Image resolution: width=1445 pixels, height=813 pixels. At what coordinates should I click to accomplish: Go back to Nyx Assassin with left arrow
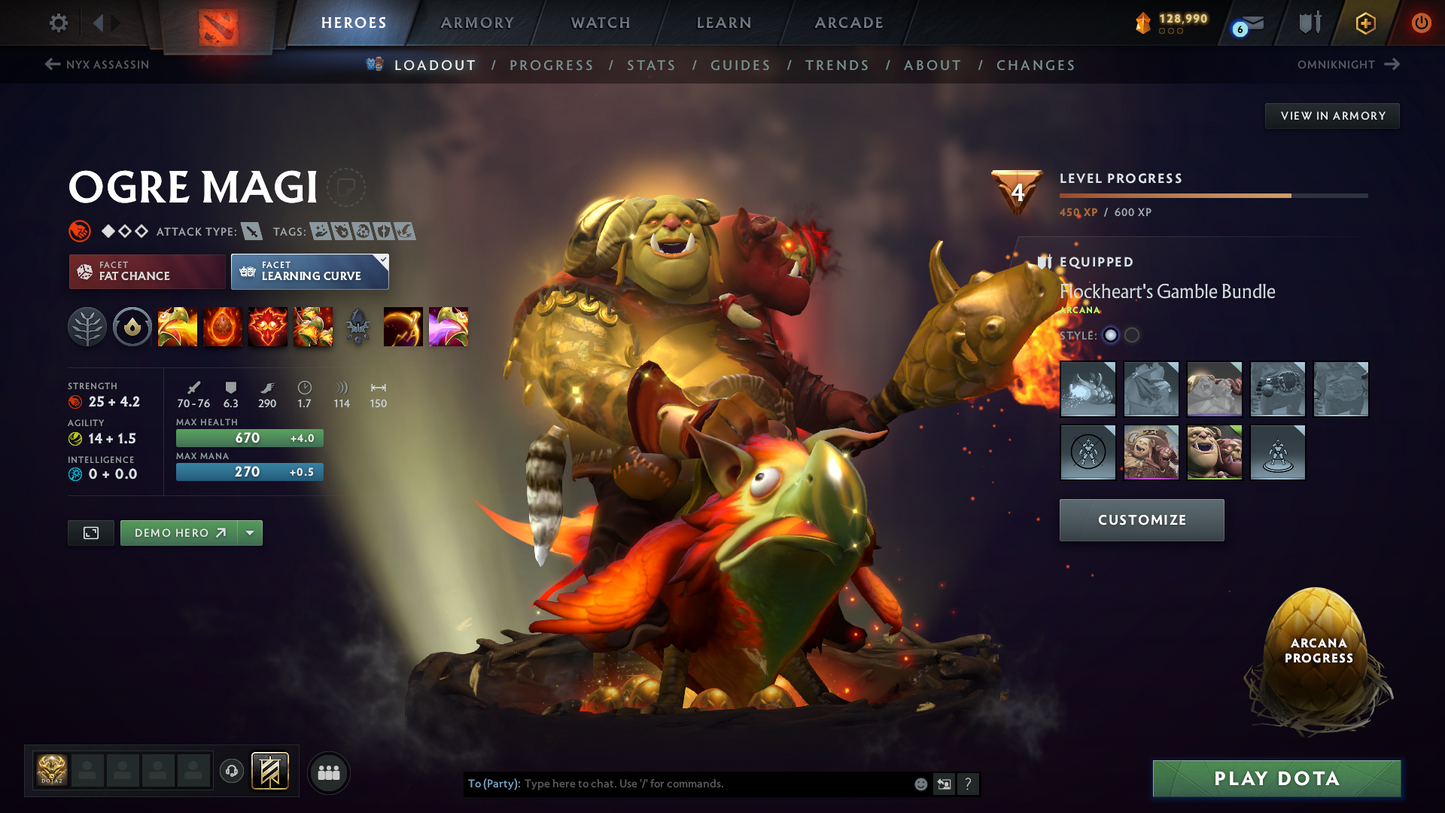(x=51, y=64)
